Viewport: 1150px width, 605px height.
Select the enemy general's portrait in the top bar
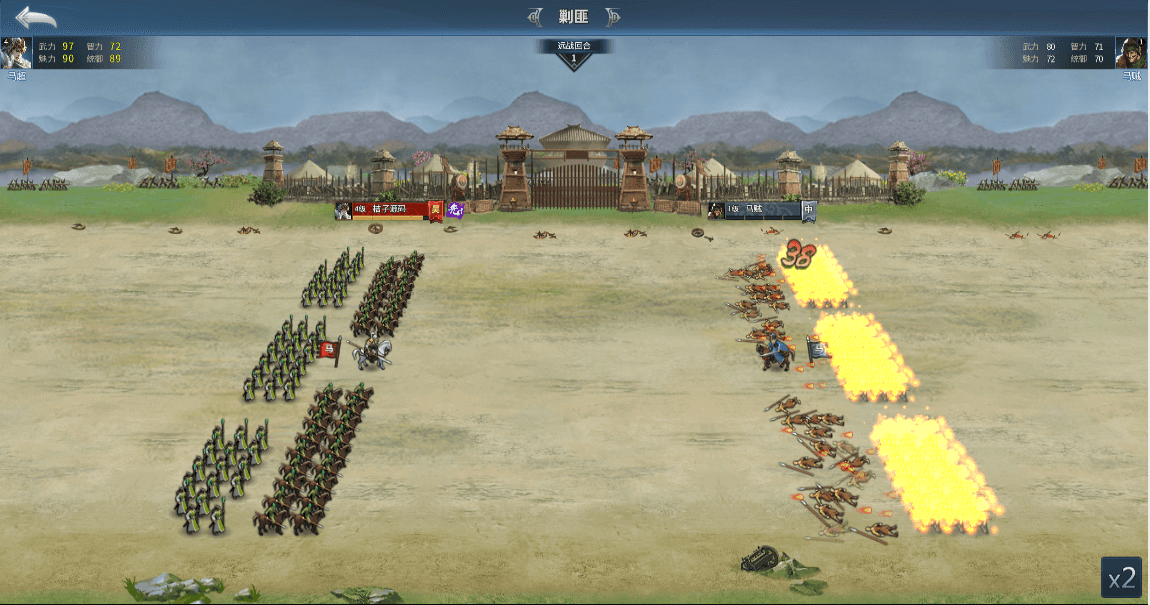point(1131,53)
